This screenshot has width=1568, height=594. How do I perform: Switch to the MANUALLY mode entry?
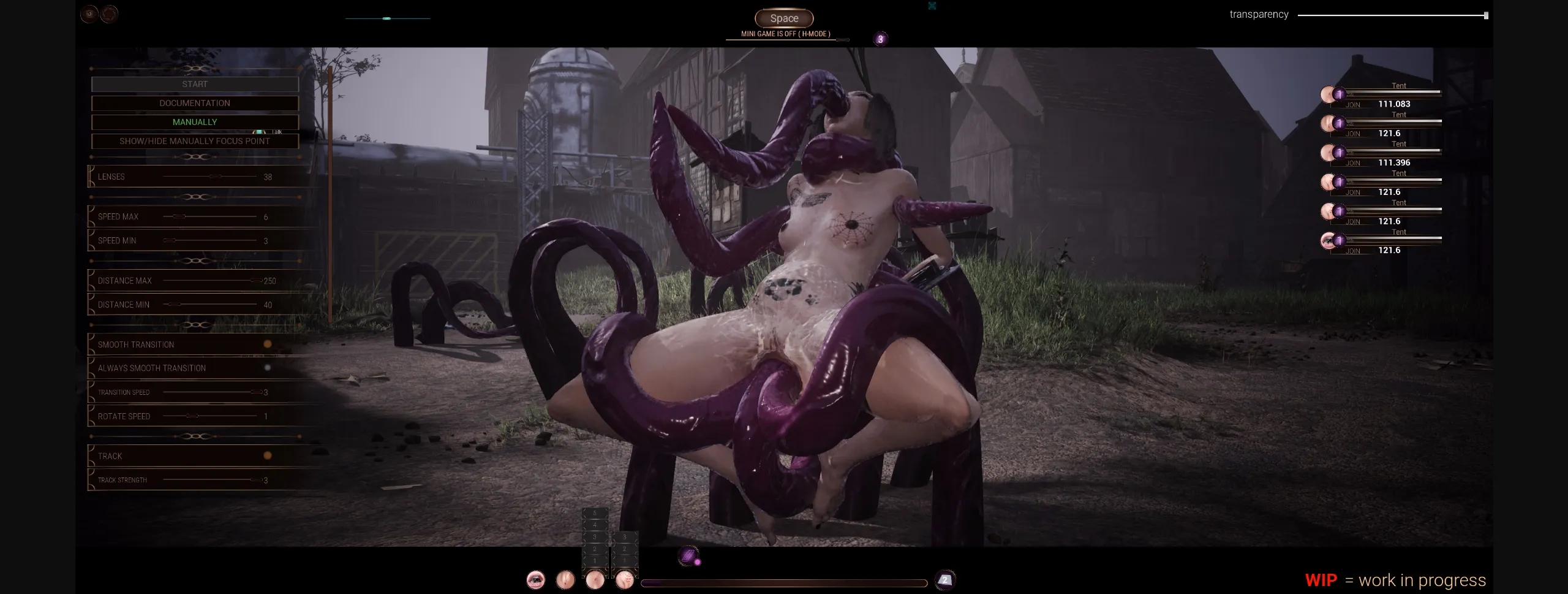195,121
